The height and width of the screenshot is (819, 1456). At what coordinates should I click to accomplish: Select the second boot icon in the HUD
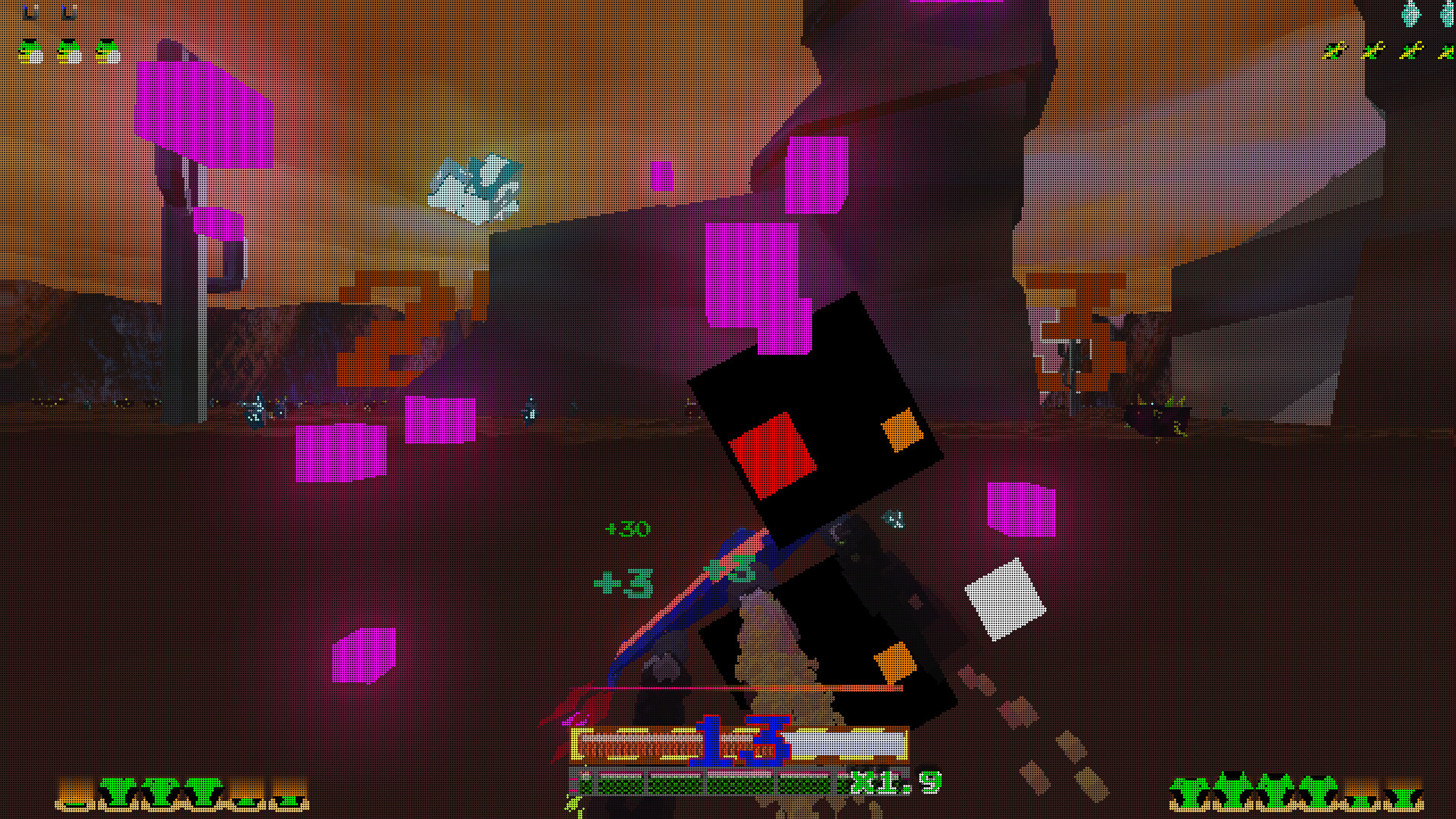(67, 12)
